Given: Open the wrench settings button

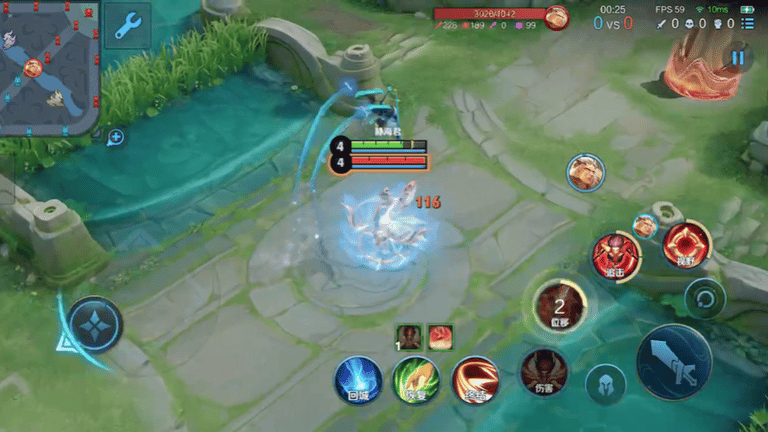Looking at the screenshot, I should coord(127,26).
